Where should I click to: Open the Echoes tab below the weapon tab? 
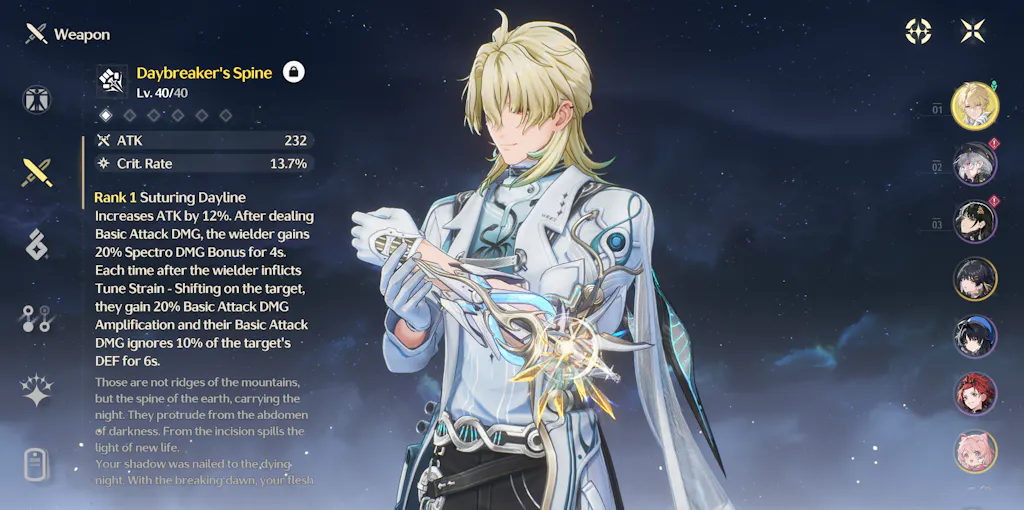[x=37, y=244]
